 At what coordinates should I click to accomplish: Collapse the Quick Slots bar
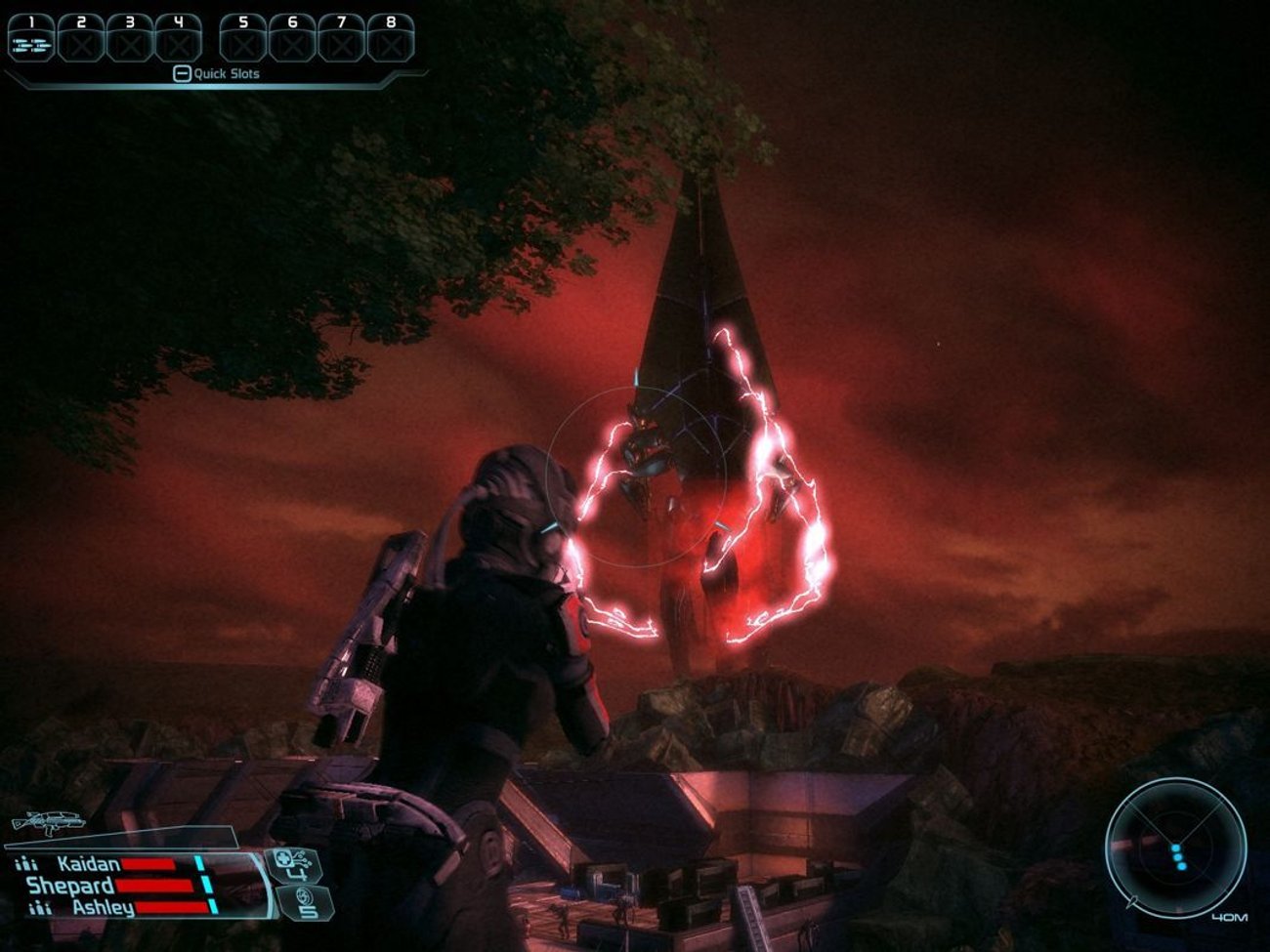(x=182, y=73)
